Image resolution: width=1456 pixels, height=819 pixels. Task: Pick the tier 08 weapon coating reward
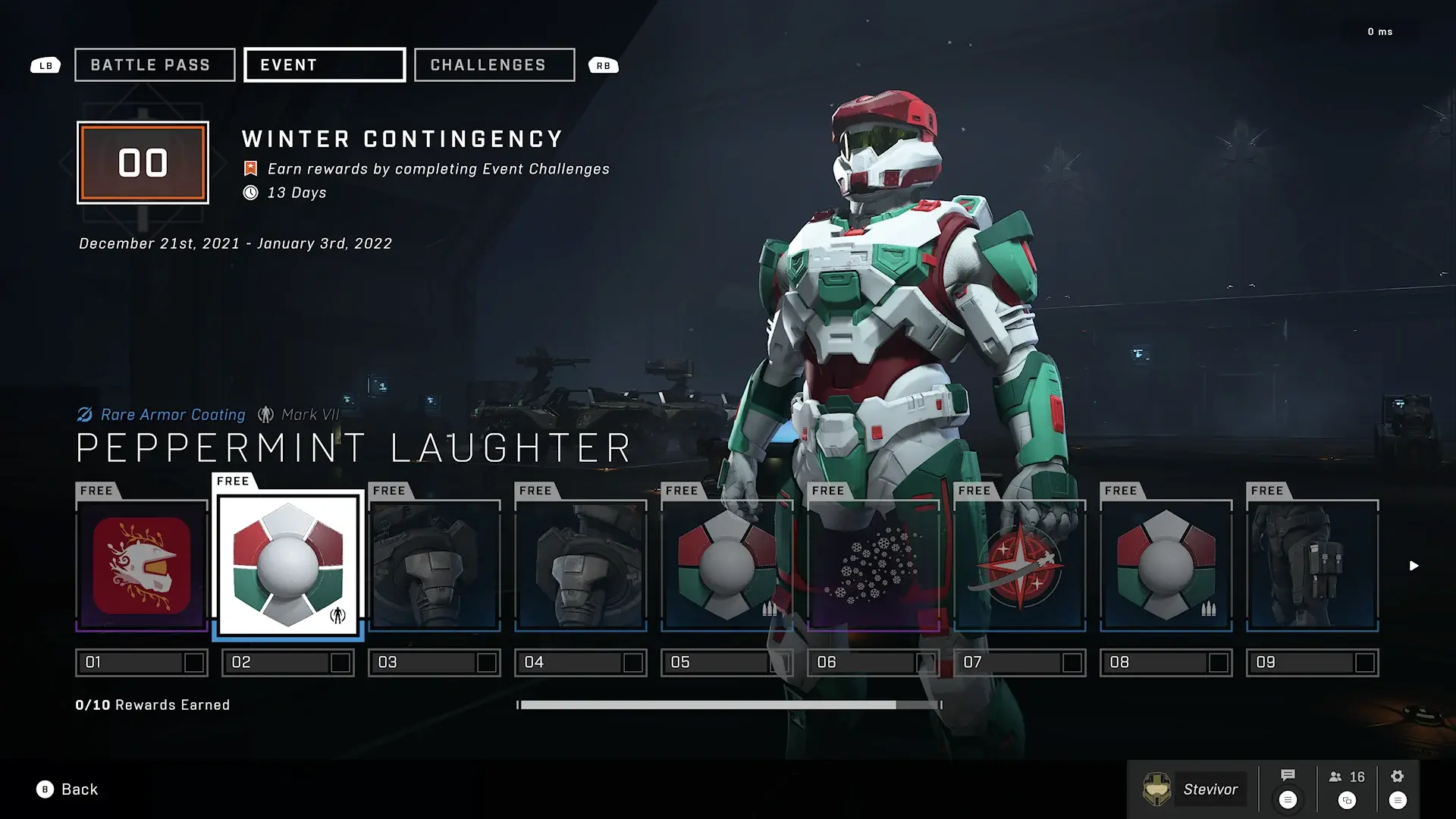pyautogui.click(x=1166, y=566)
